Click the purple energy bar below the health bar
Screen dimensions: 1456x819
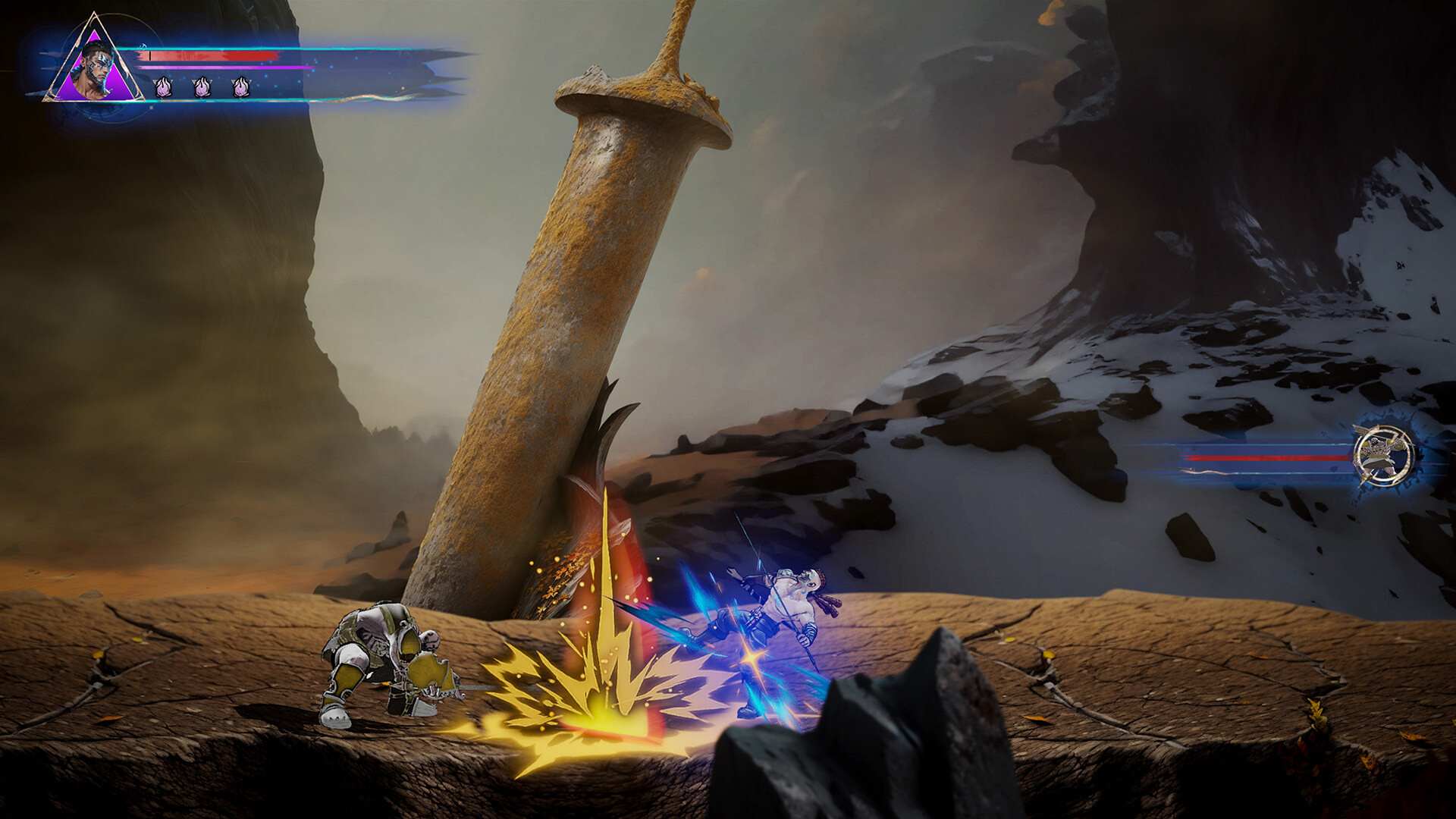[212, 69]
